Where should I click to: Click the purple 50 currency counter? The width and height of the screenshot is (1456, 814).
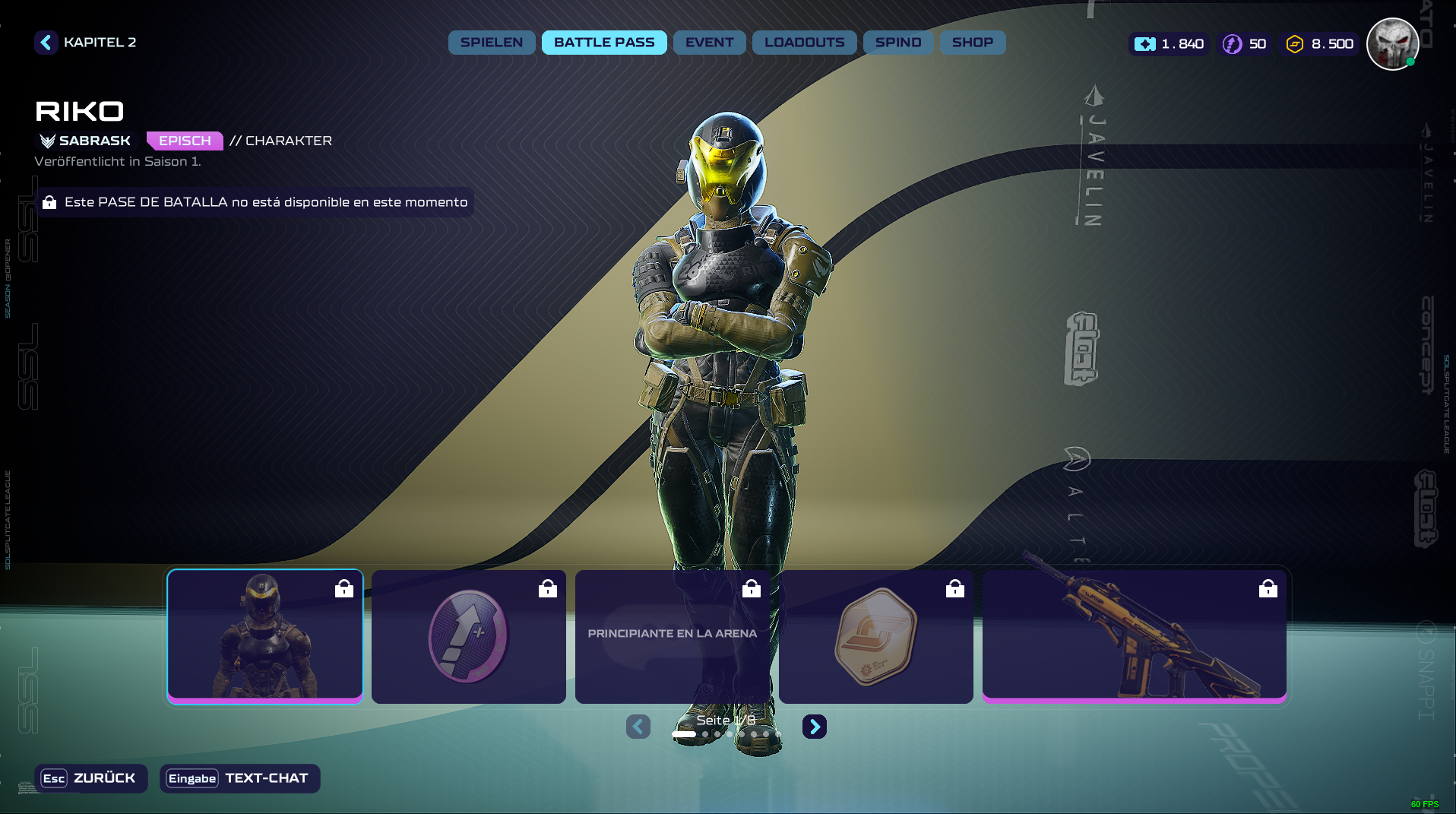(1245, 44)
